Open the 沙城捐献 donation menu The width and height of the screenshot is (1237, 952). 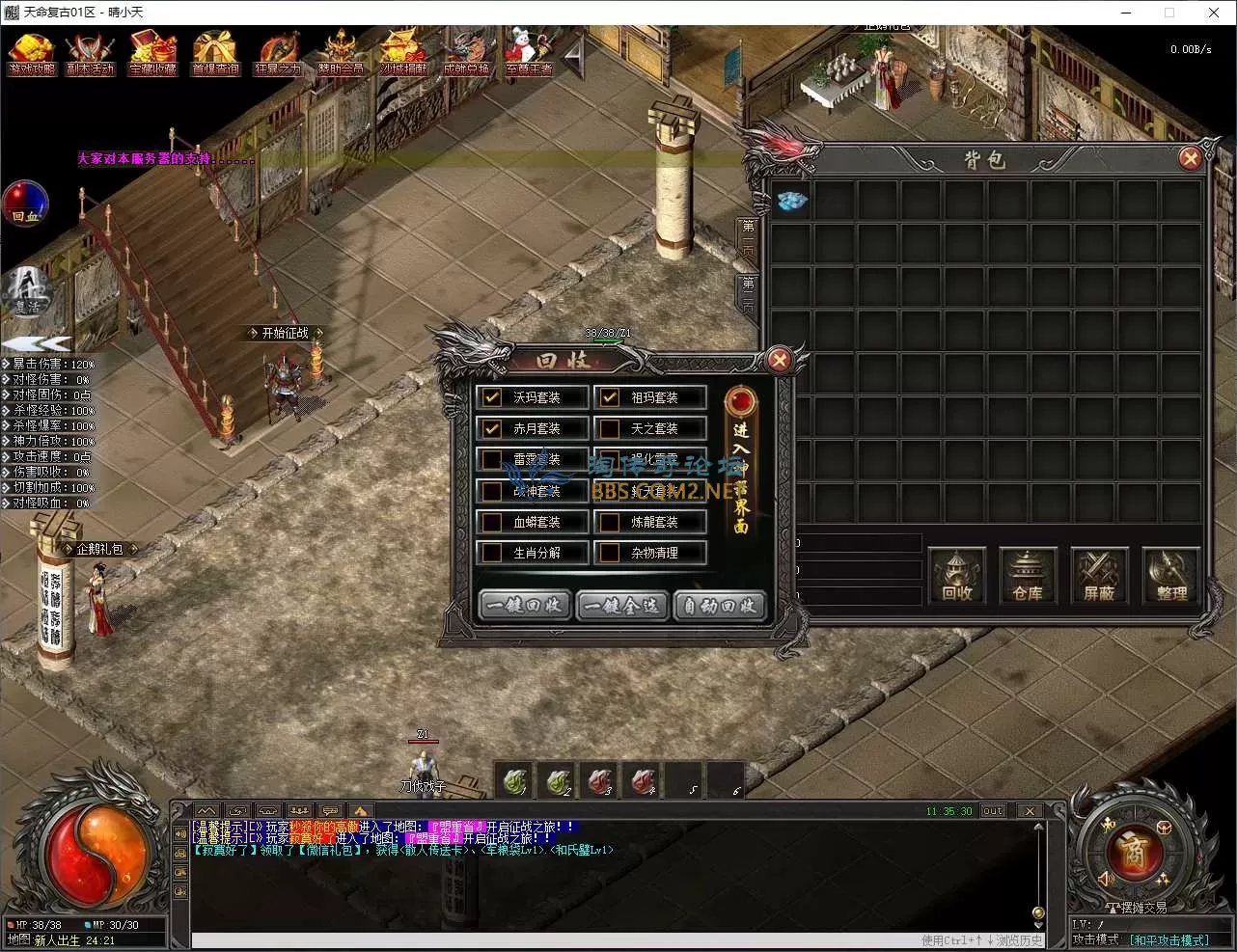402,54
